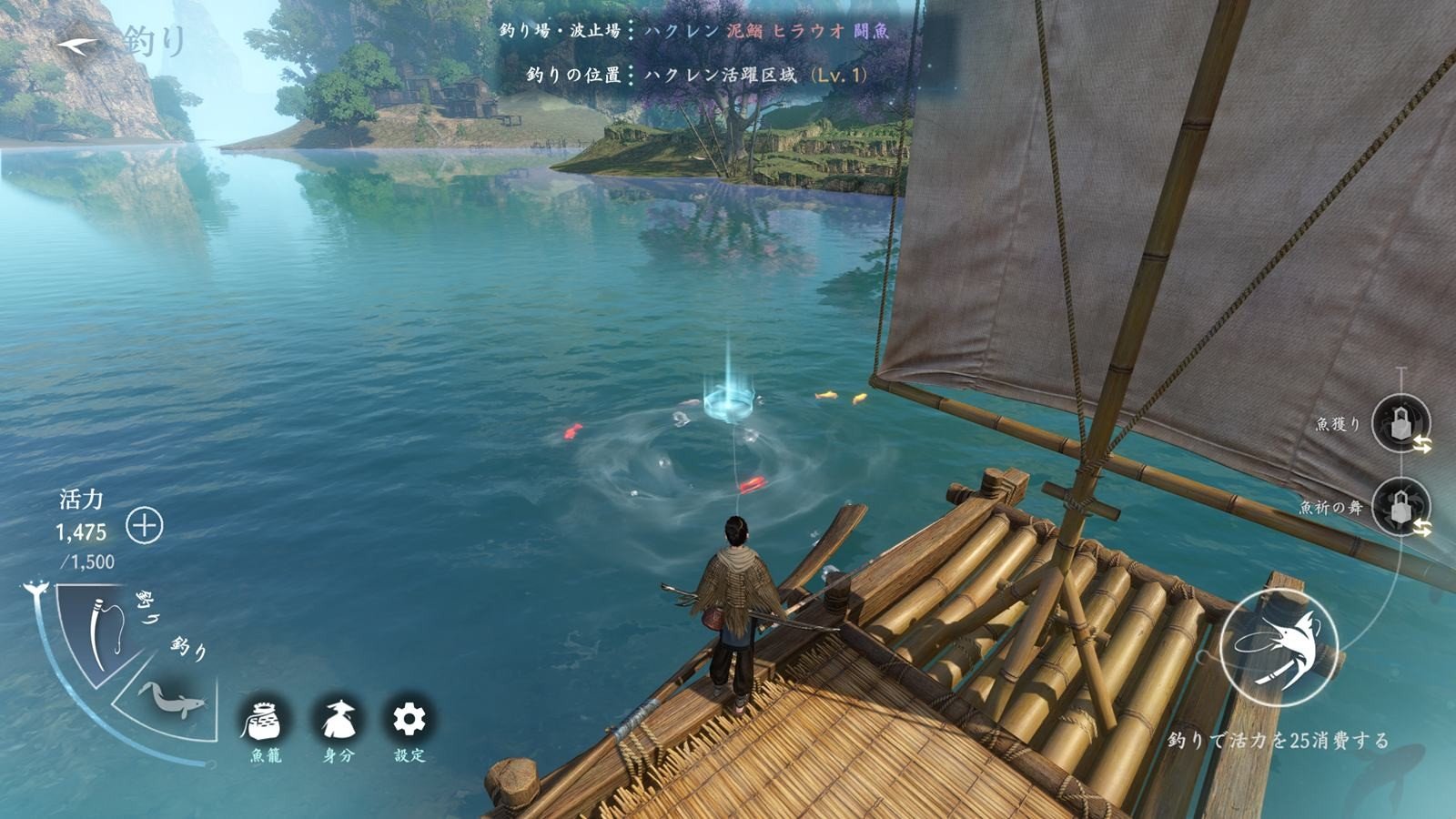Open the 魚籠 fish basket
Screen dimensions: 1456x819
pos(265,721)
